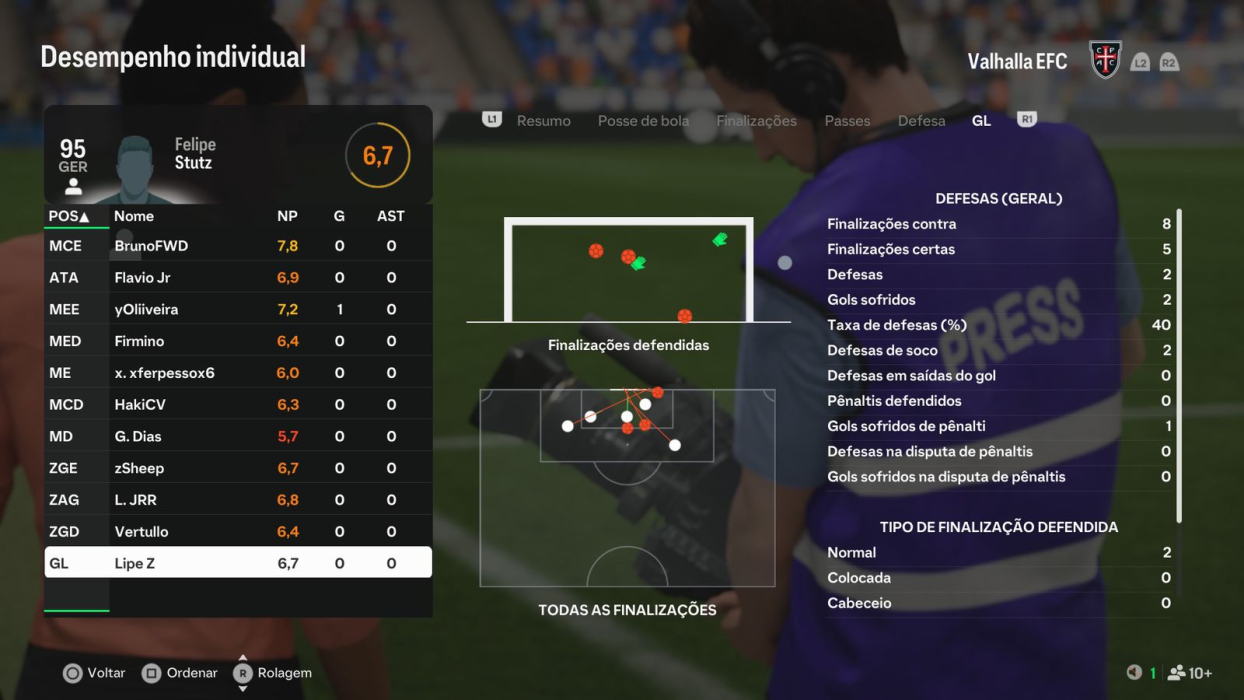This screenshot has height=700, width=1244.
Task: Click the stats panel scrollbar
Action: click(1179, 365)
